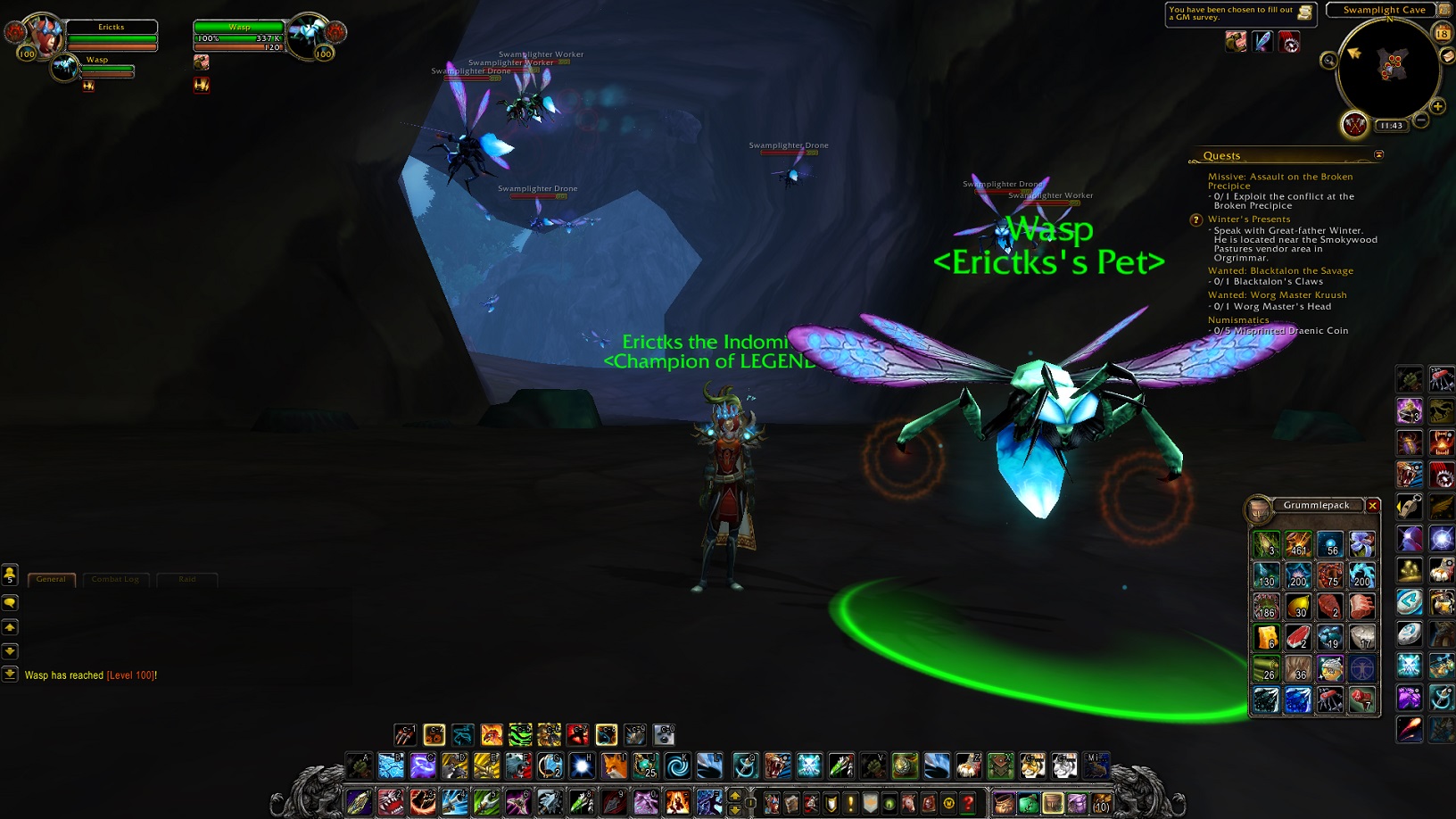The image size is (1456, 819).
Task: Click the clock showing 11:43 under the minimap
Action: tap(1390, 126)
